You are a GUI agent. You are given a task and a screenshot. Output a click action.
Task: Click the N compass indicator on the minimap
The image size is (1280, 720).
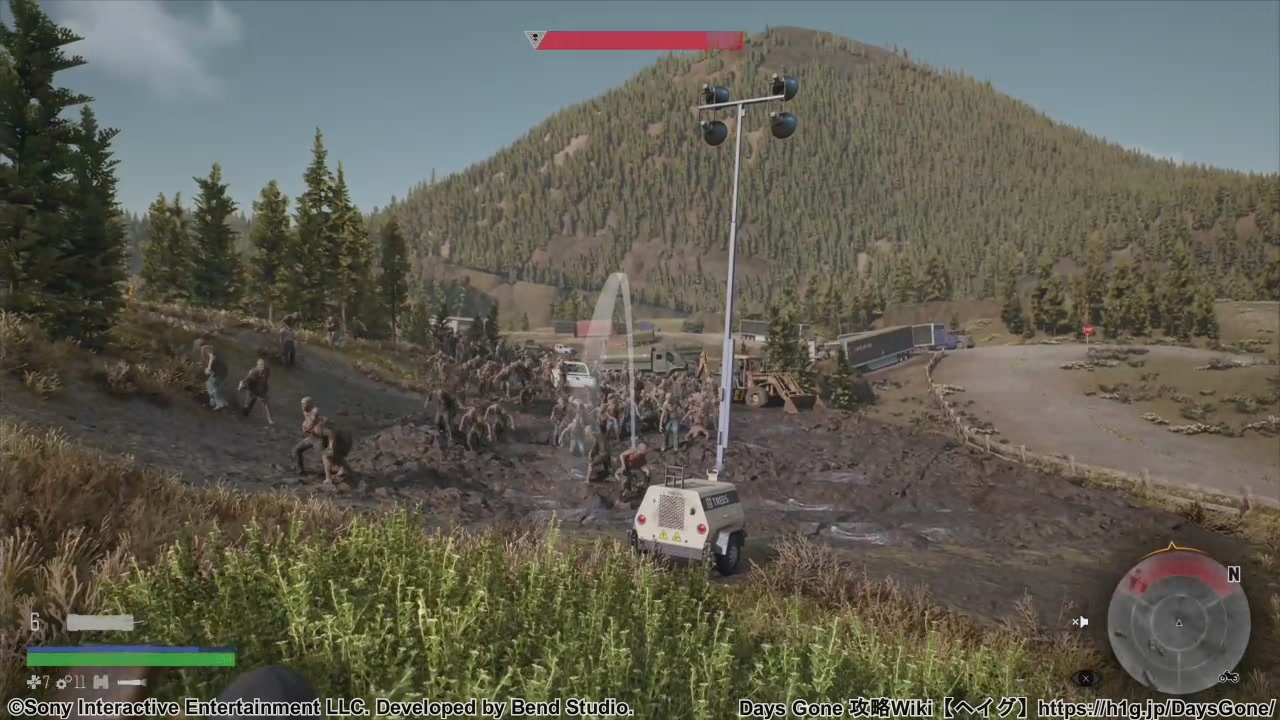[x=1234, y=574]
